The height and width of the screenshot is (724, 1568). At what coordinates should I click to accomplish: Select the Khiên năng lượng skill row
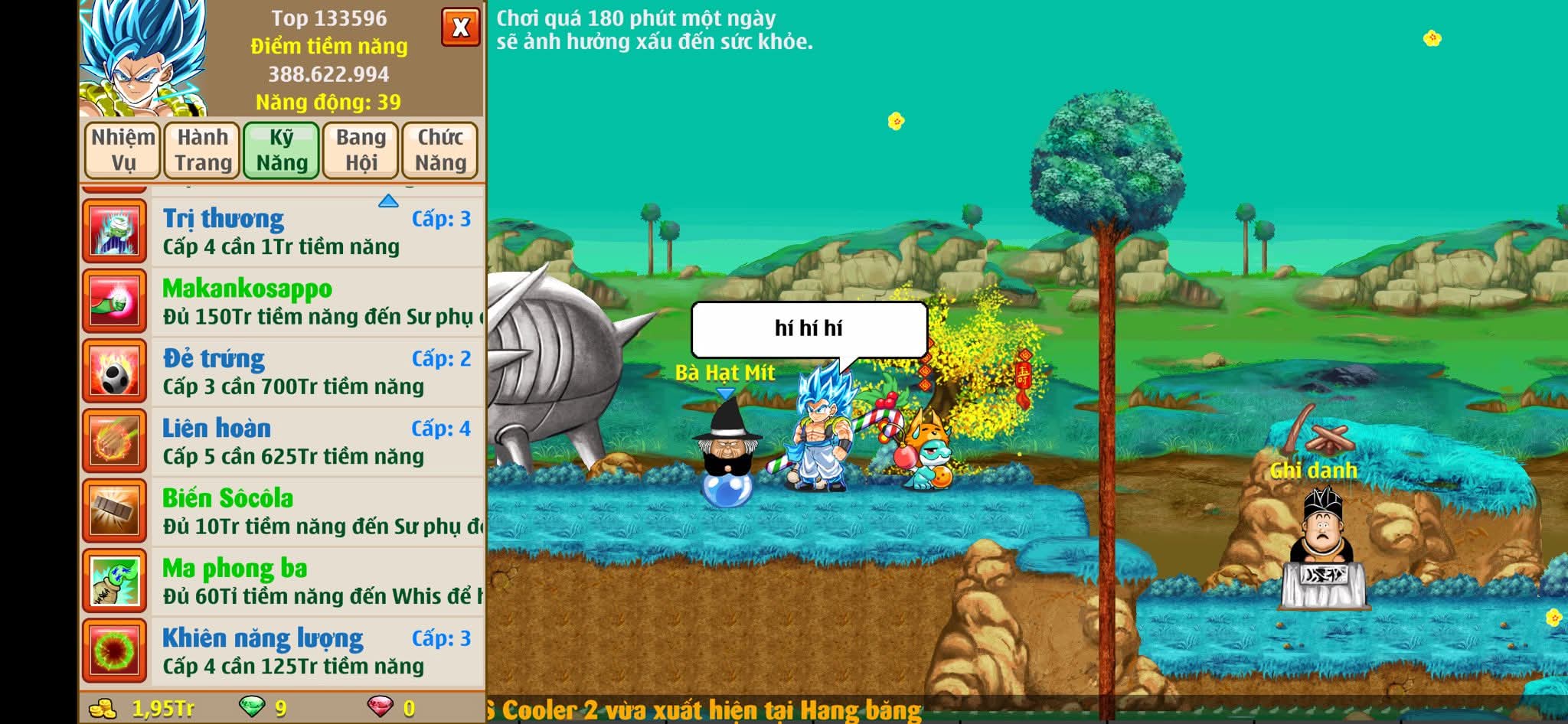[x=318, y=651]
